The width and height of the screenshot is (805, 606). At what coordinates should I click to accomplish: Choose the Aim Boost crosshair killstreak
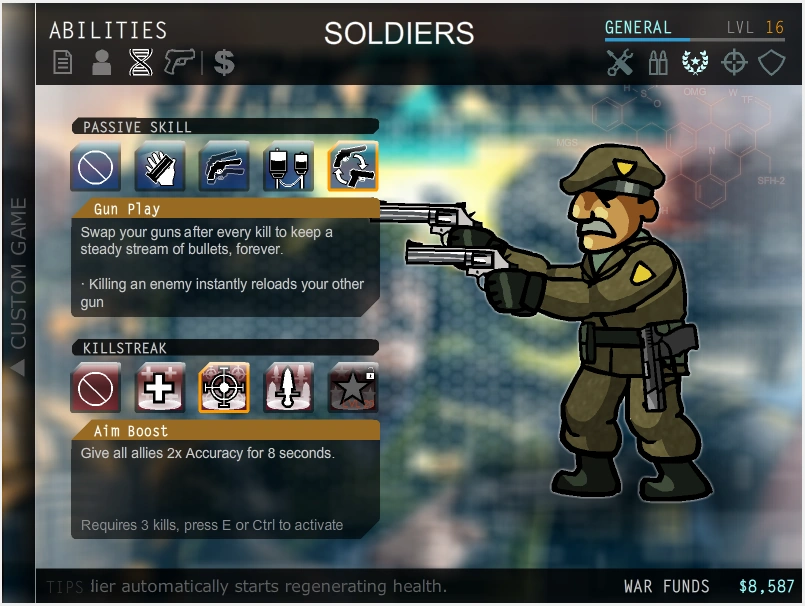[x=224, y=388]
